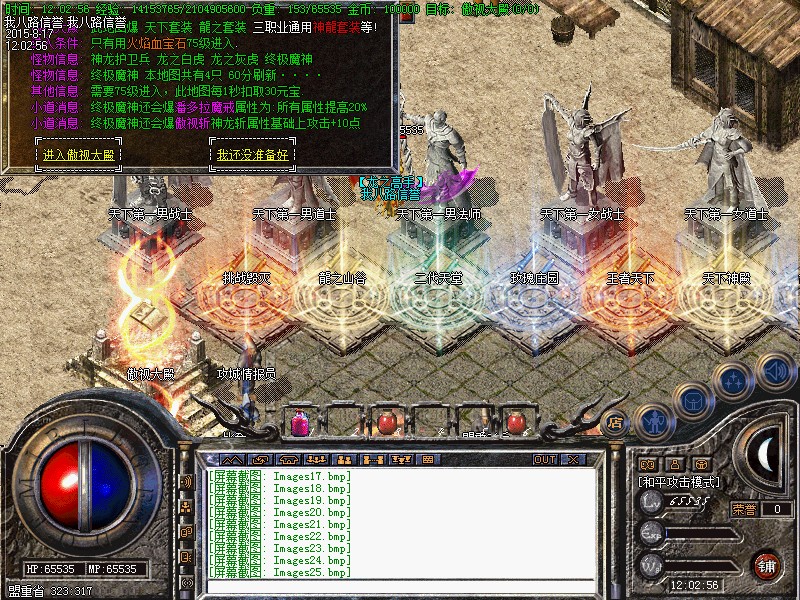Click the 荣誉 honor label

(743, 509)
